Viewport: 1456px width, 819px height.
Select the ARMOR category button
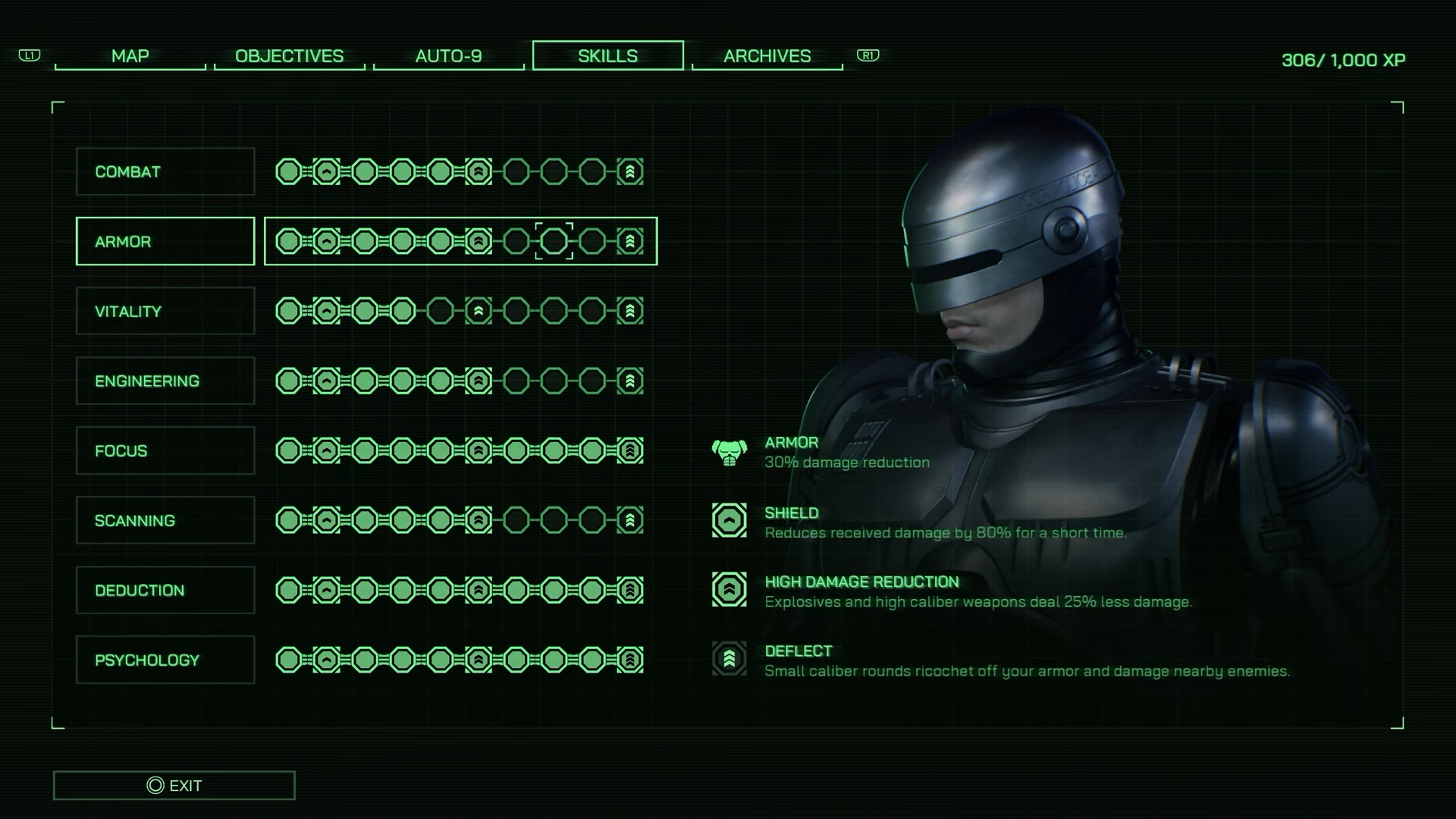point(165,241)
